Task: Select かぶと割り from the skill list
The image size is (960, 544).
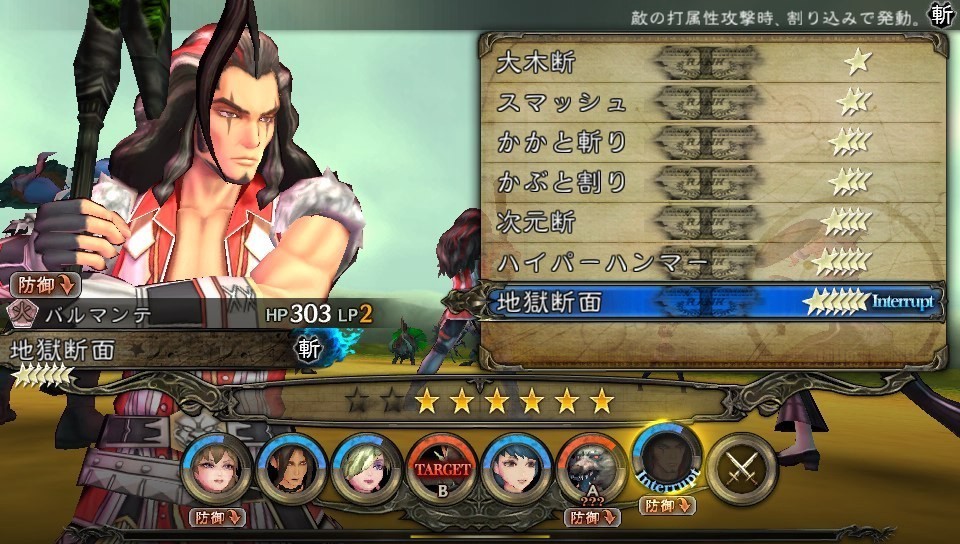Action: (710, 182)
